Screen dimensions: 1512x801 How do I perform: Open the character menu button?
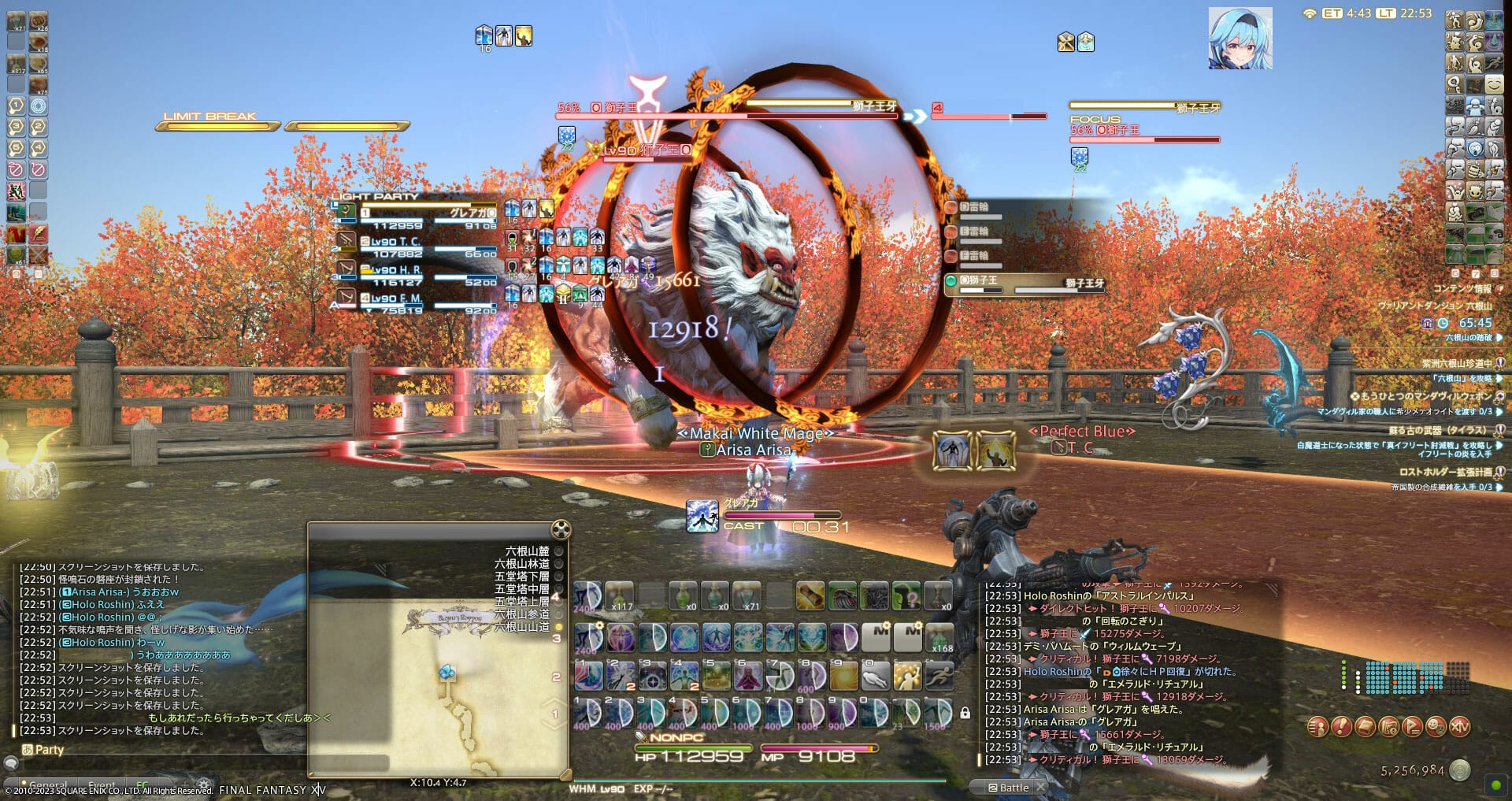[x=1318, y=727]
